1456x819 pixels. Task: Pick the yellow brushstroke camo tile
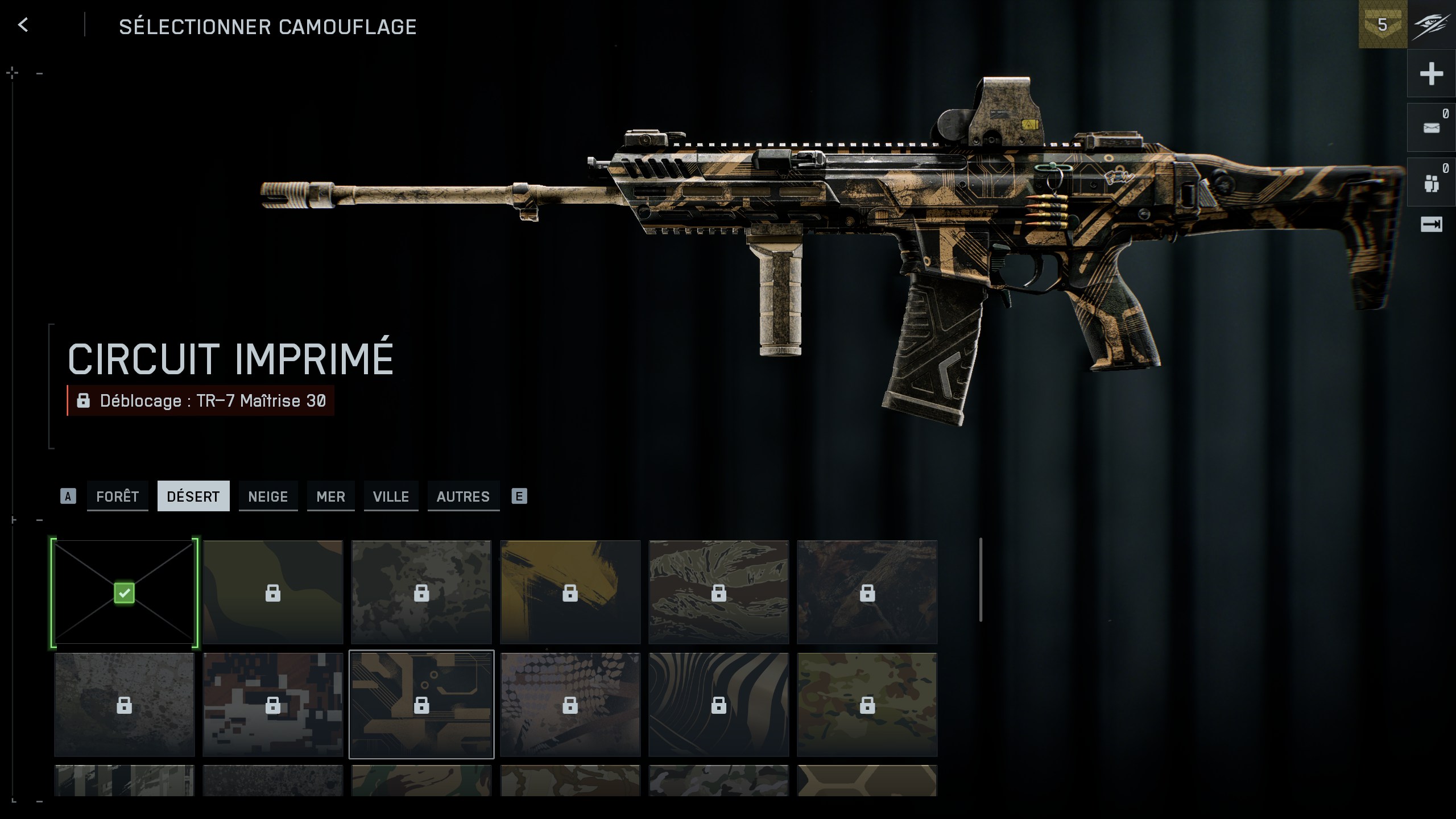570,592
